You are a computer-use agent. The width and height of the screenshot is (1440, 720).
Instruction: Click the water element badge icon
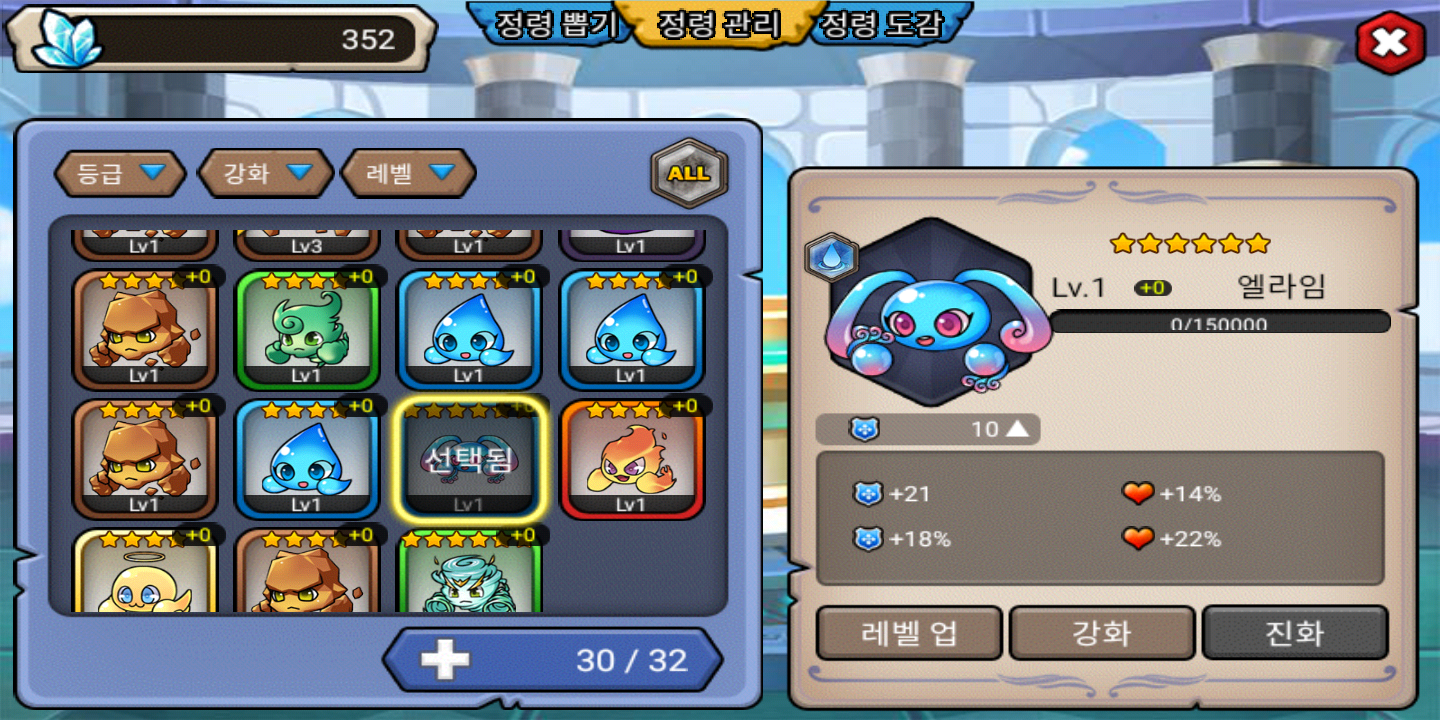pyautogui.click(x=832, y=257)
